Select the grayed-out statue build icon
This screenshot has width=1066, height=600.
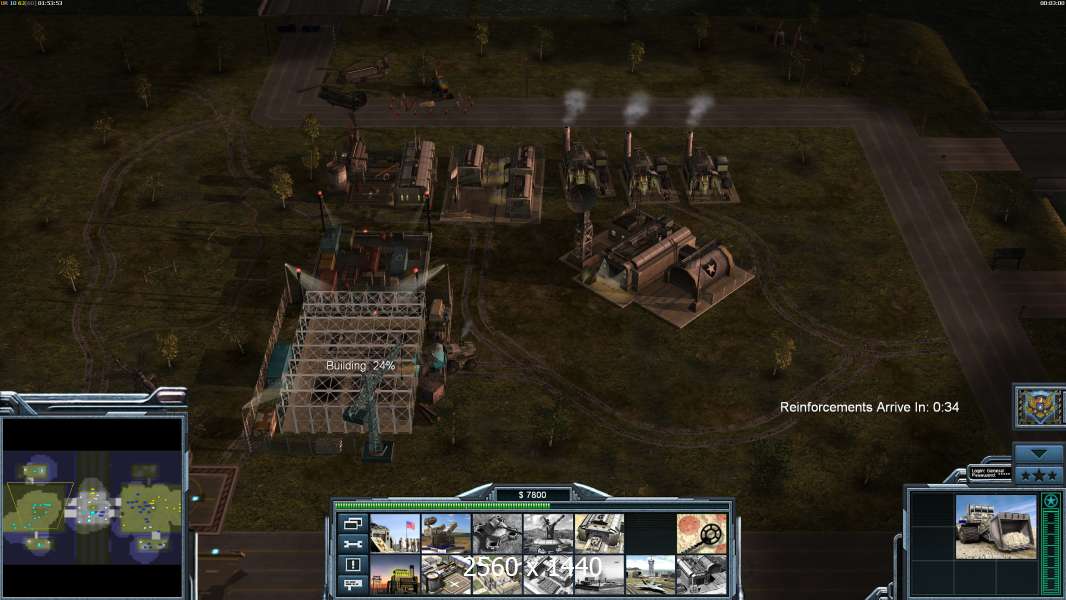pyautogui.click(x=548, y=533)
